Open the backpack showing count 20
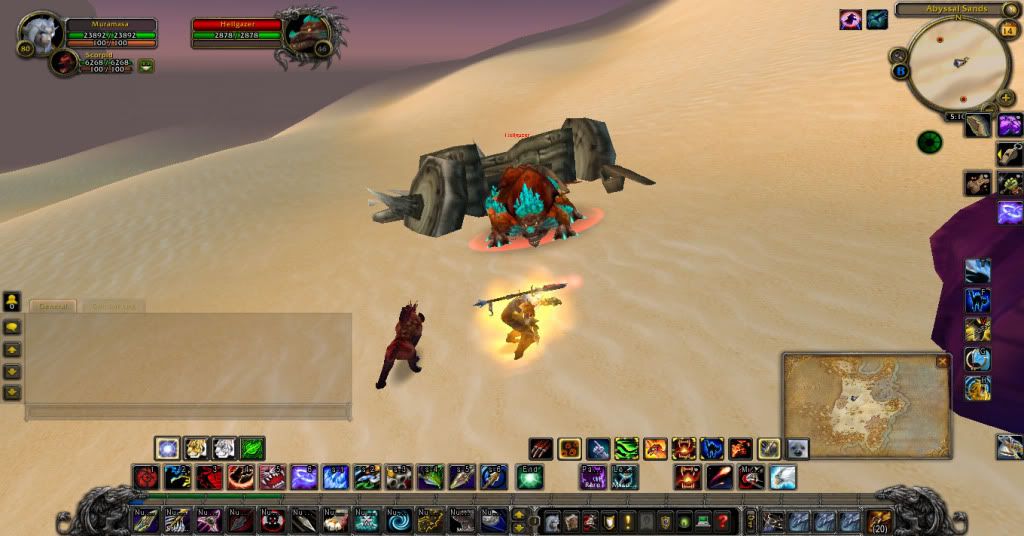 (879, 520)
